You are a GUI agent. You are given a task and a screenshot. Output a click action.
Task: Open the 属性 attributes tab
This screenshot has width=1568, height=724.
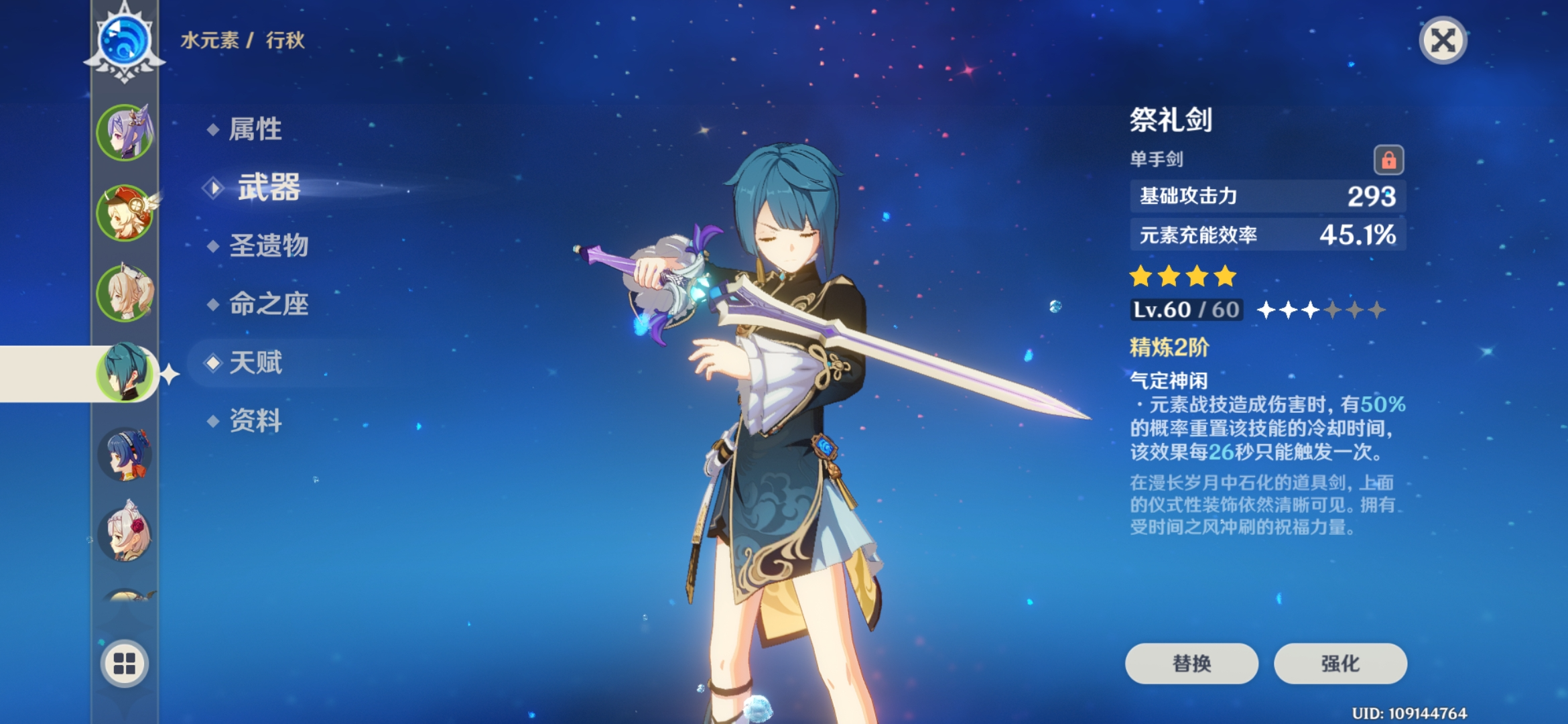coord(255,129)
